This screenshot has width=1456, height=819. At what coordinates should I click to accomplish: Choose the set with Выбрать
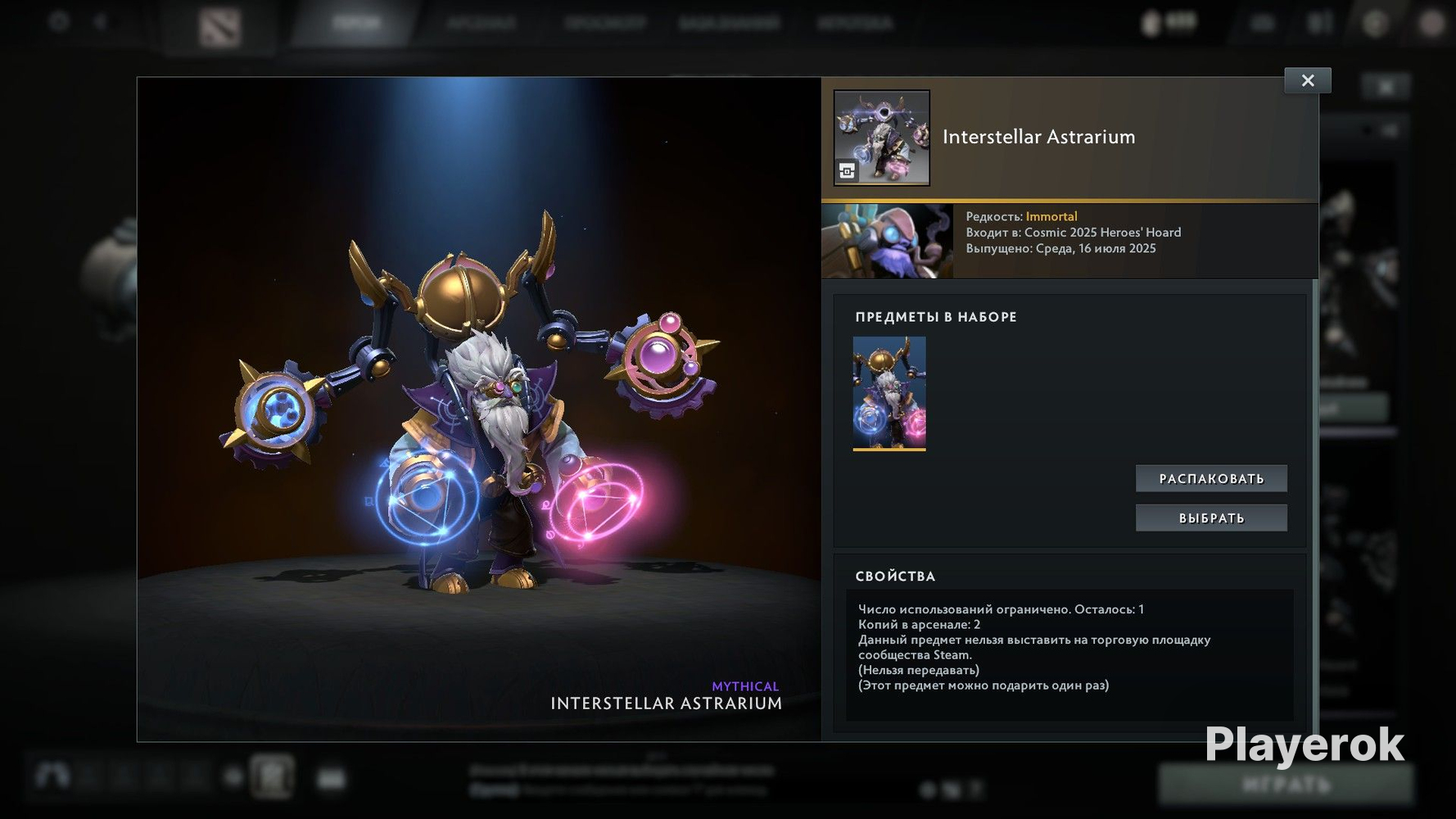click(x=1210, y=518)
